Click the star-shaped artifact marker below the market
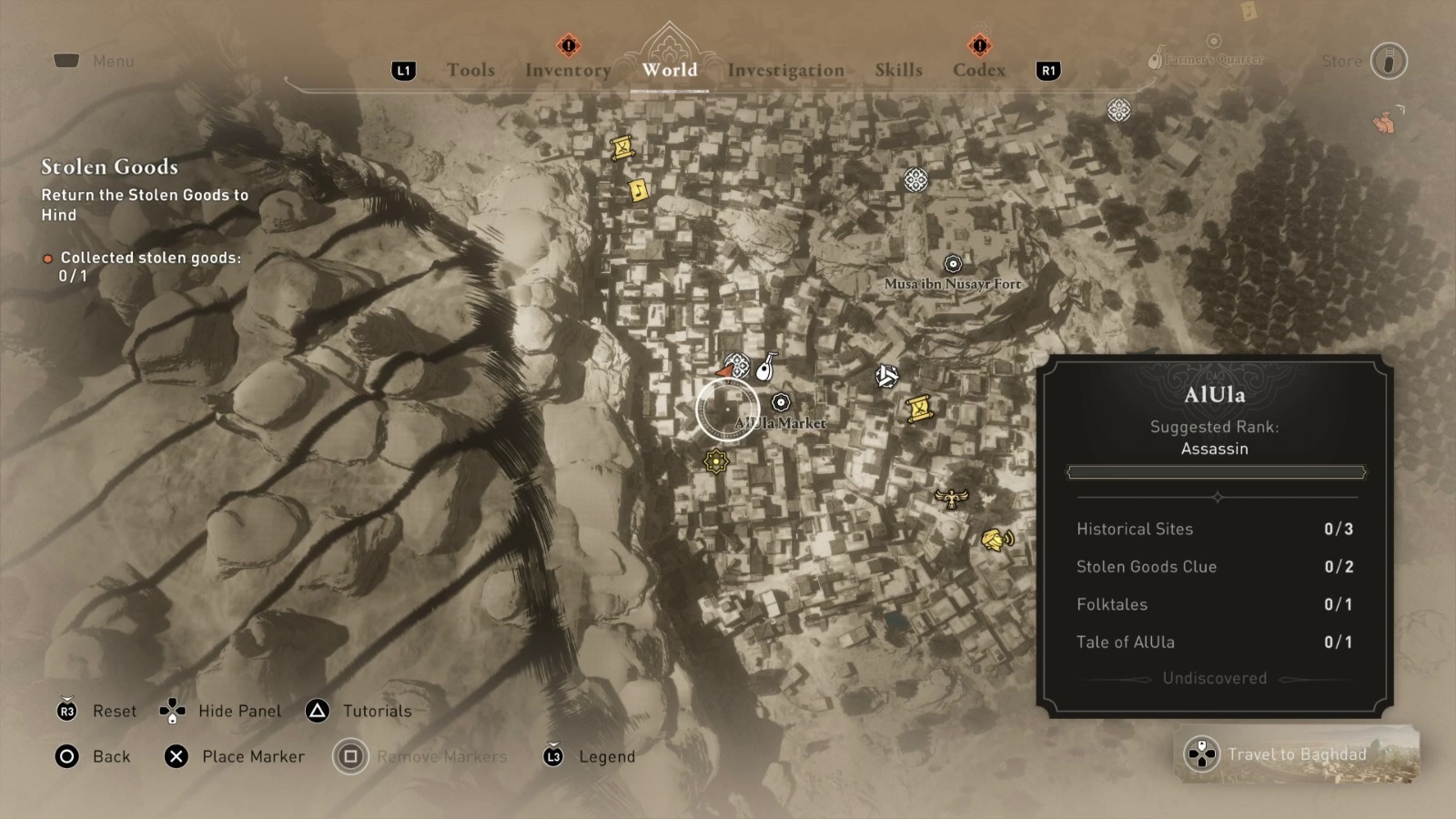The height and width of the screenshot is (819, 1456). tap(718, 462)
